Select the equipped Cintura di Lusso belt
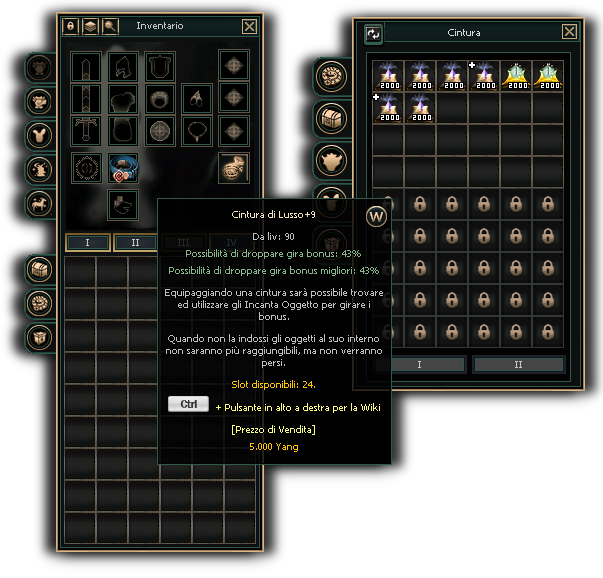The height and width of the screenshot is (578, 603). click(x=124, y=167)
